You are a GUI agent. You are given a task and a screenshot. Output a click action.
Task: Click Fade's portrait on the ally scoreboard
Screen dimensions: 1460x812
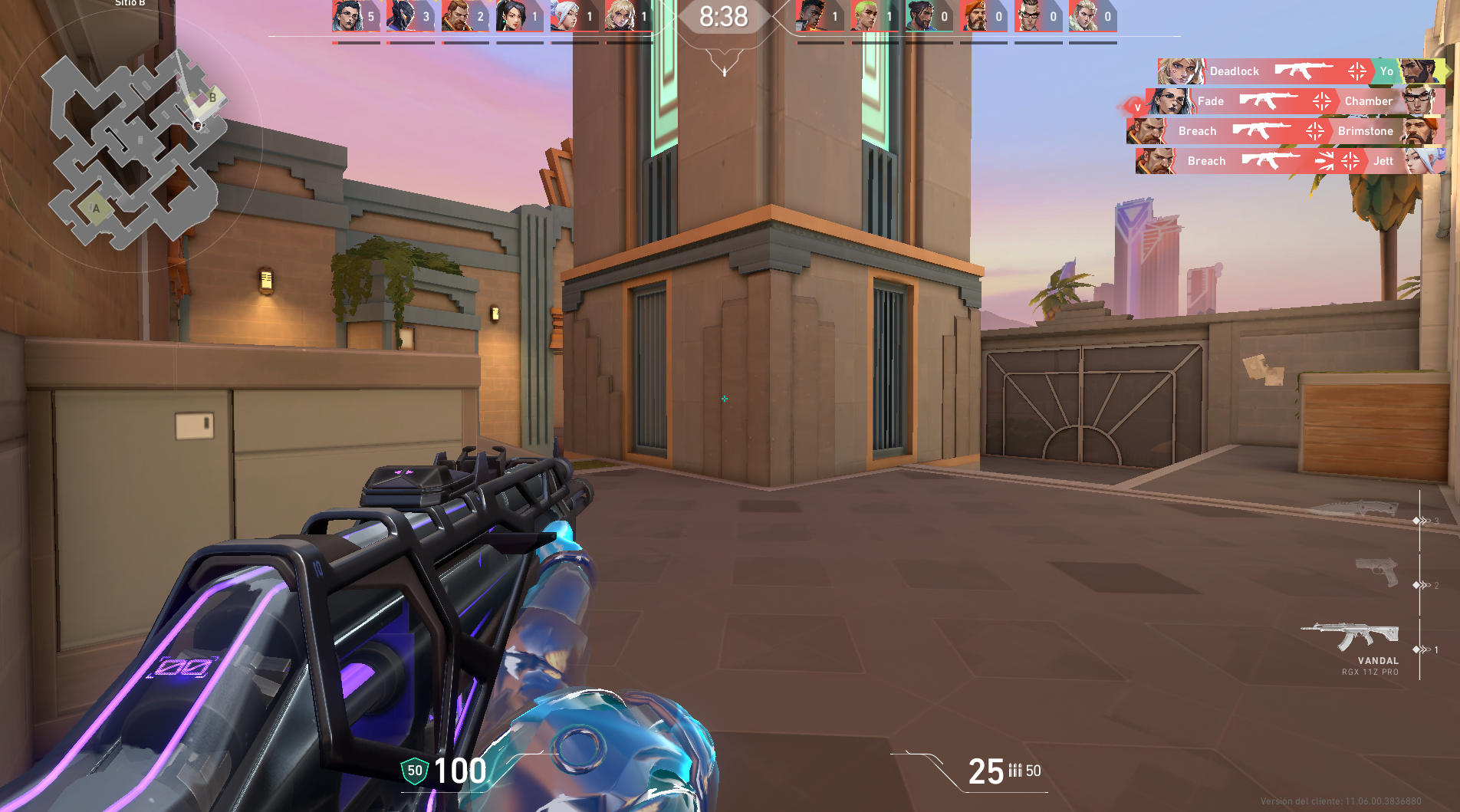349,14
